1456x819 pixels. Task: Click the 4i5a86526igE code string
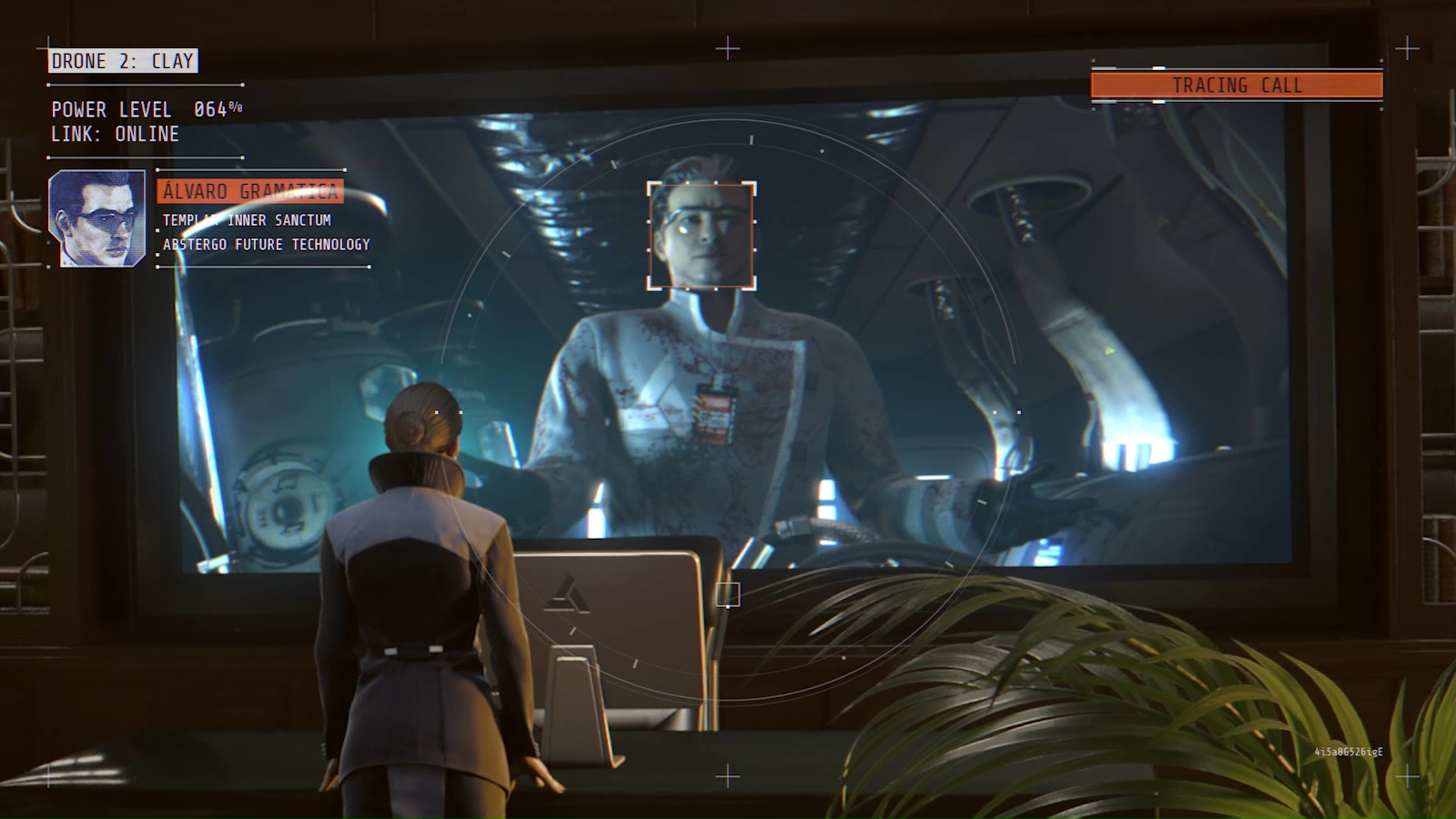tap(1348, 753)
